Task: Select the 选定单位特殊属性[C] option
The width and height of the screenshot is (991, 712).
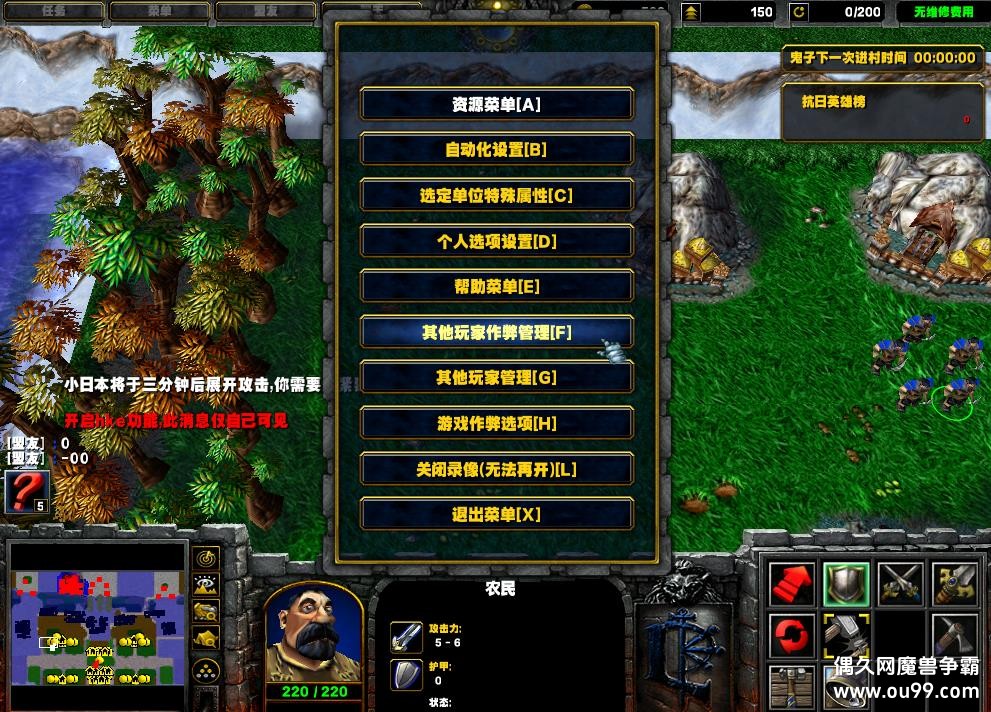Action: click(496, 196)
